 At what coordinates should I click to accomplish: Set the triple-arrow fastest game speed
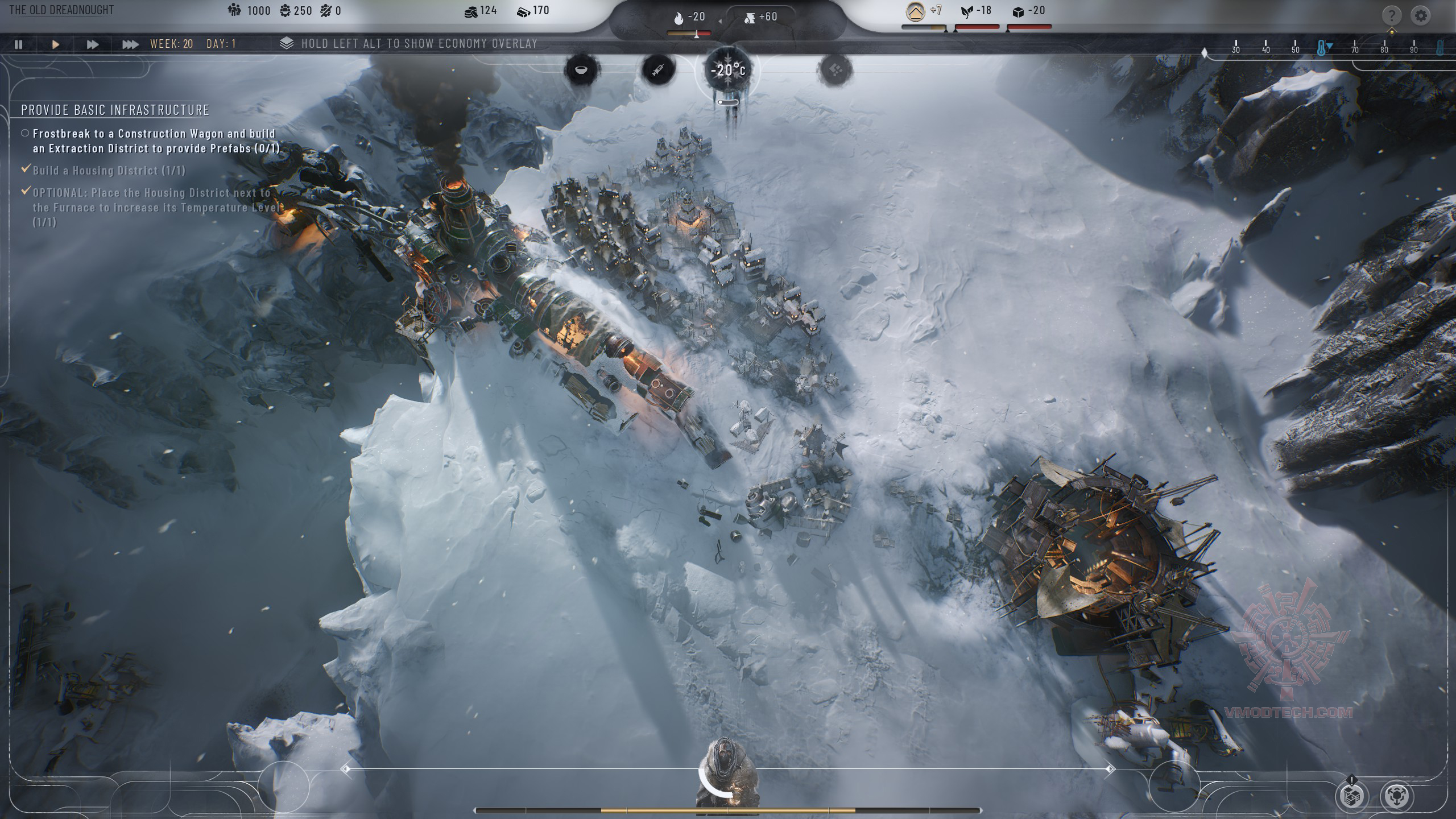pyautogui.click(x=130, y=44)
